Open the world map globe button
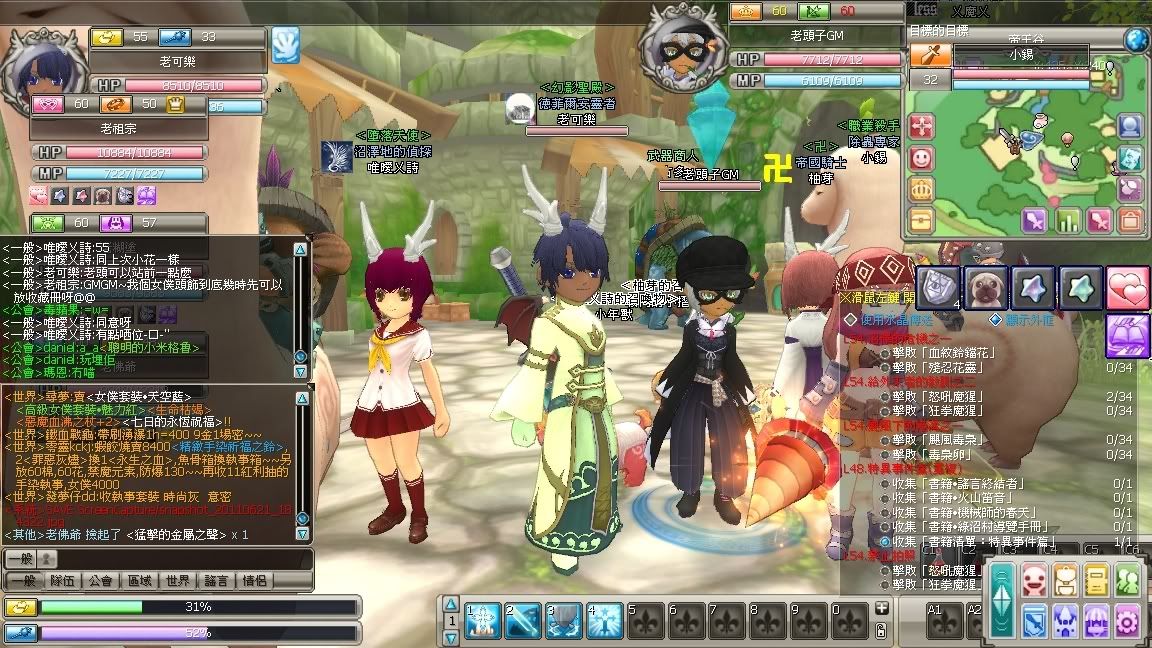Image resolution: width=1152 pixels, height=648 pixels. tap(1135, 40)
